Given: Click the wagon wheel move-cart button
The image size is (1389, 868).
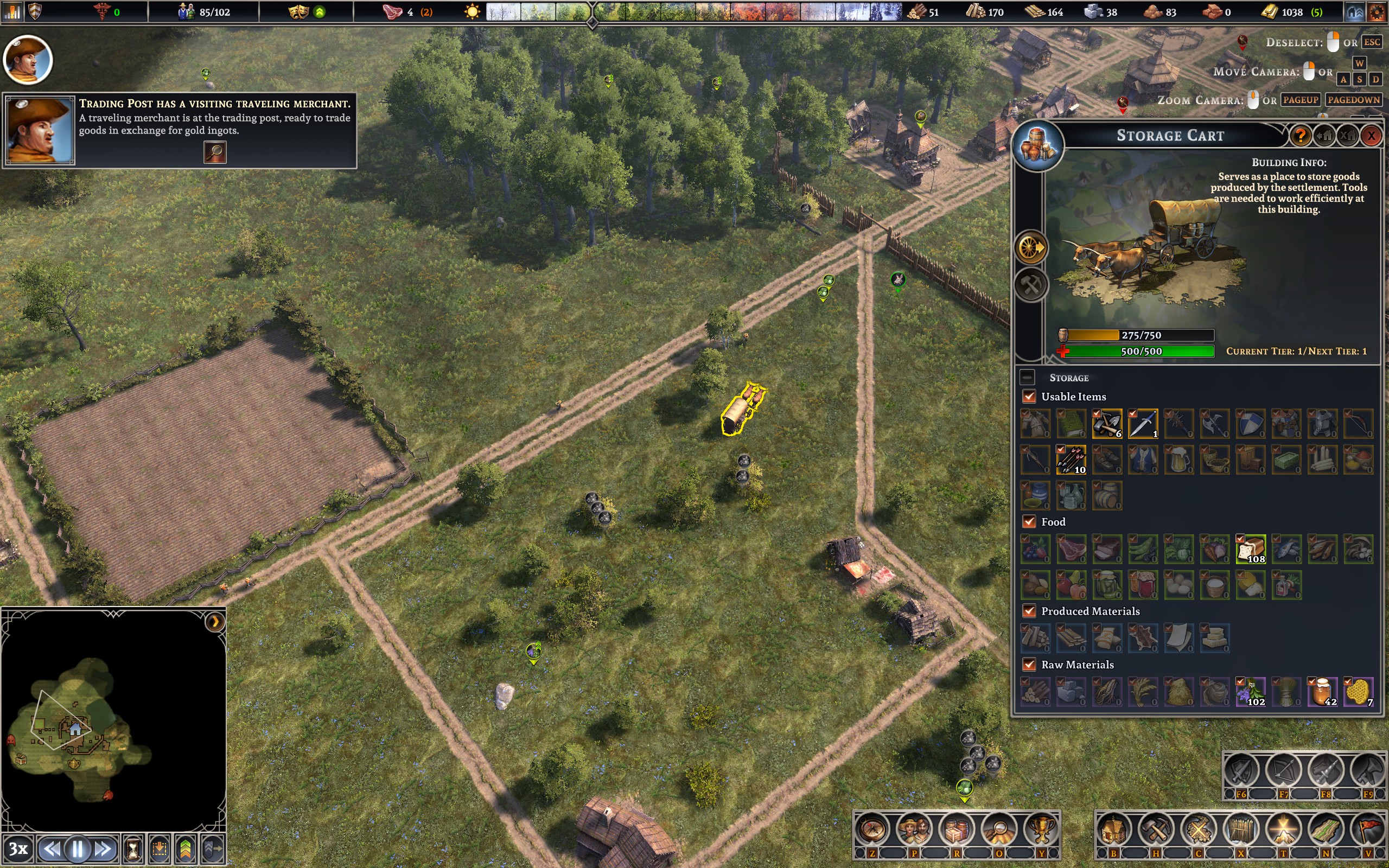Looking at the screenshot, I should pyautogui.click(x=1031, y=248).
